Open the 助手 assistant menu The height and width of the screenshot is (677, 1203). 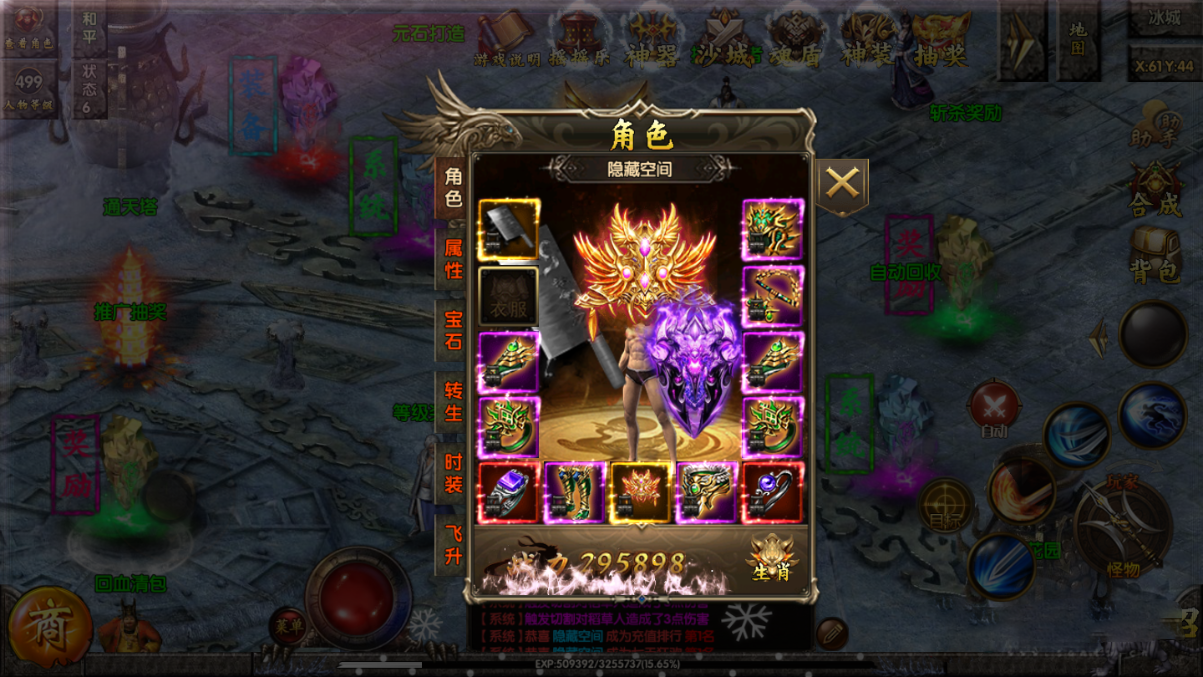1156,126
